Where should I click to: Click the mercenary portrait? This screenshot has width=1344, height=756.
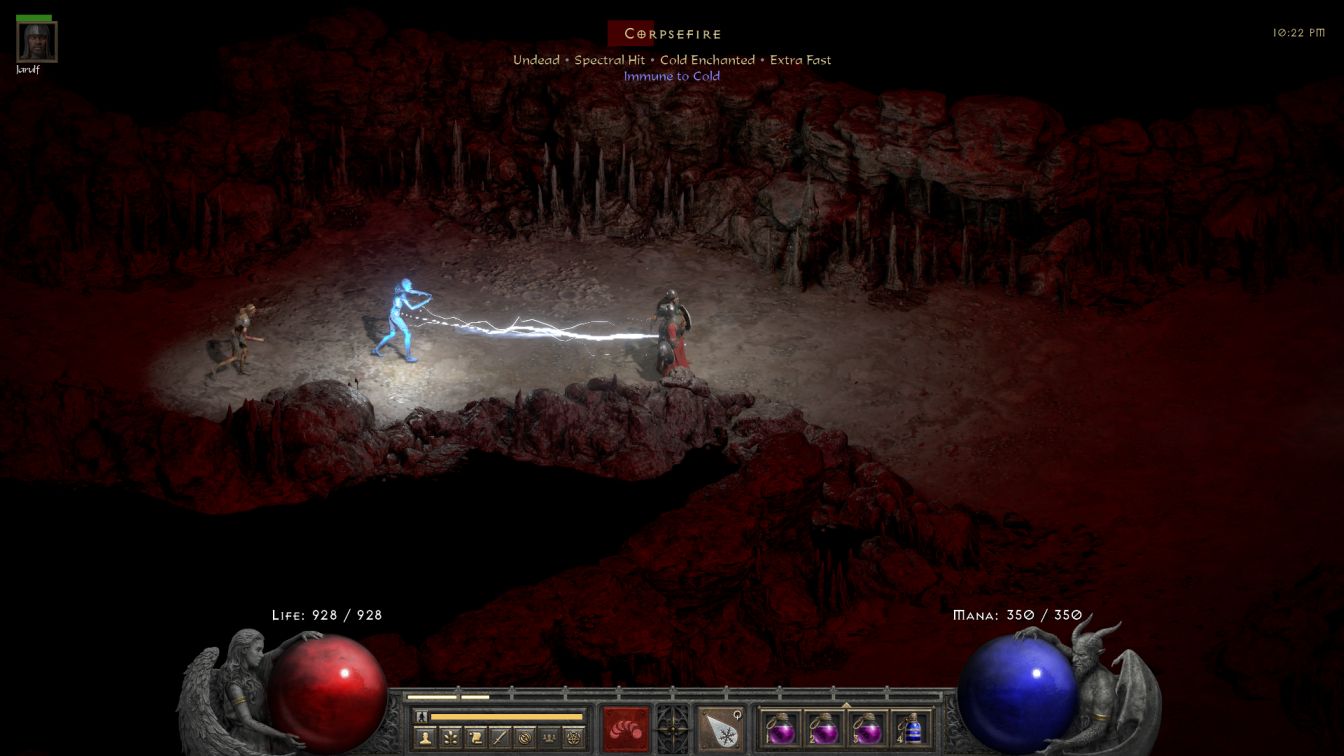point(37,41)
